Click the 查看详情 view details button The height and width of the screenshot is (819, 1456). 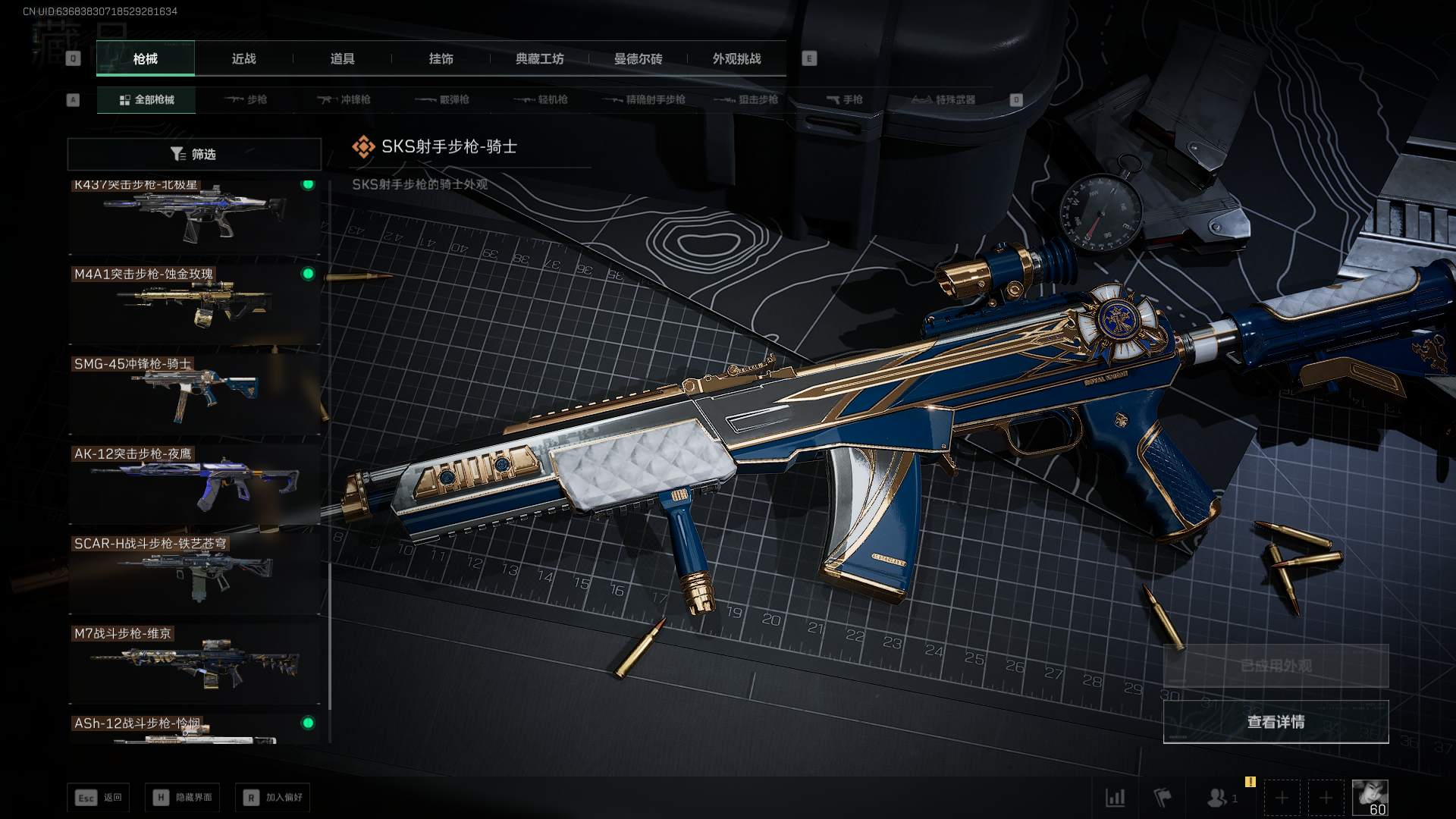coord(1276,722)
